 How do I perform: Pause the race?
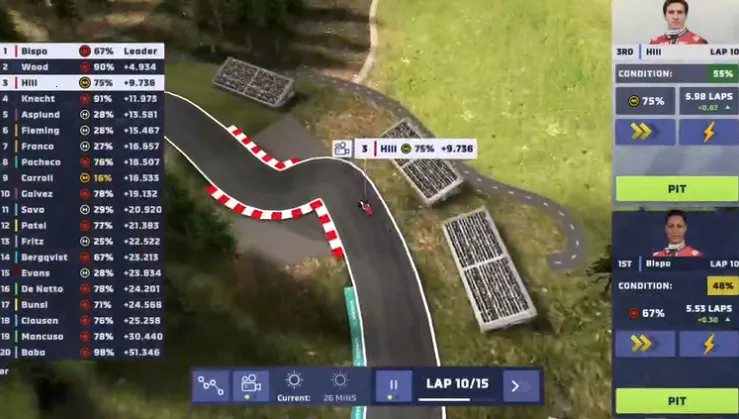(x=393, y=385)
